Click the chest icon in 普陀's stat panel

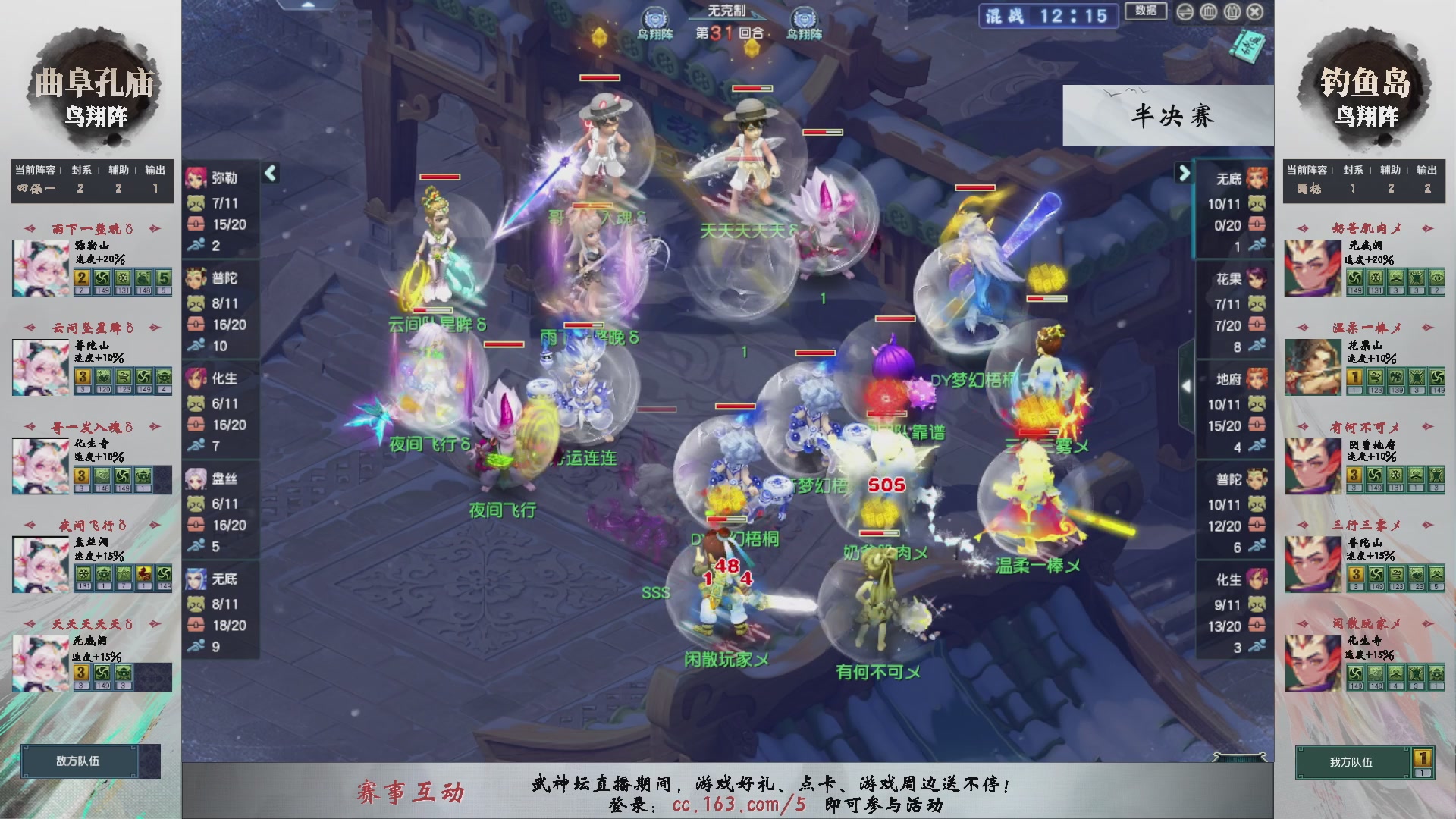click(196, 325)
